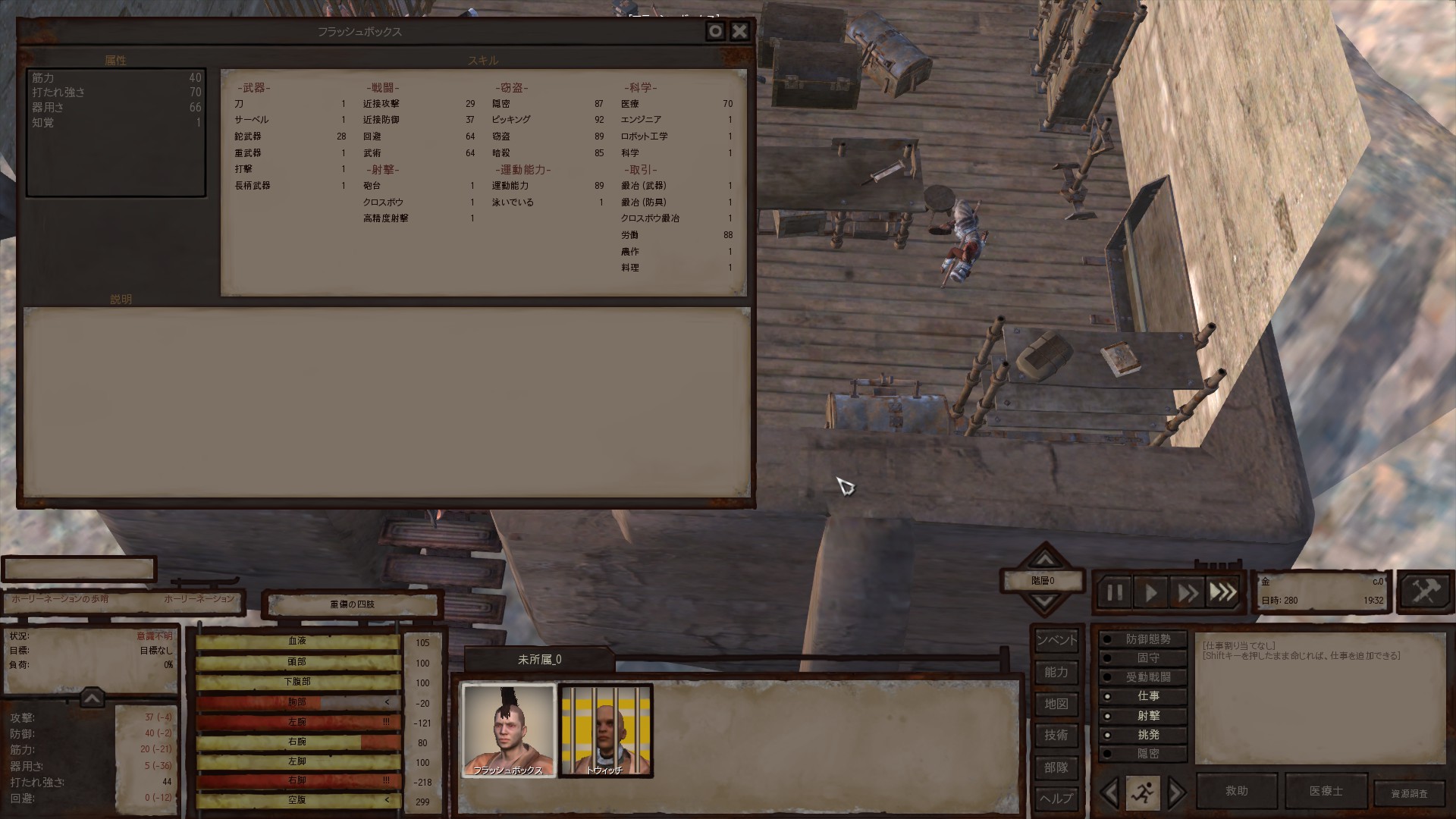
Task: Close the フラッシュボックス stats window
Action: click(739, 31)
